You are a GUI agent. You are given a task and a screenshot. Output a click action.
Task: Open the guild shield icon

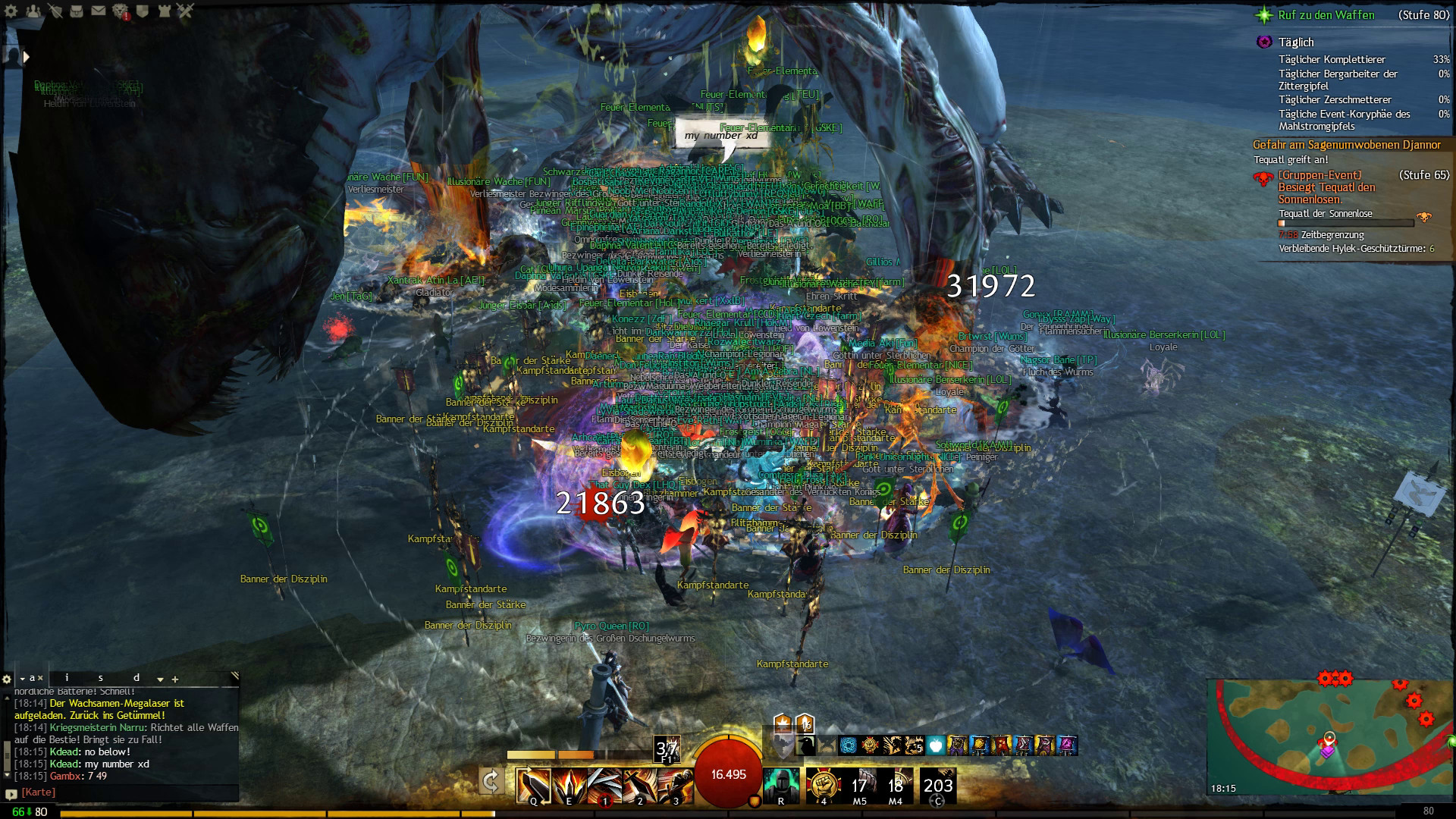tap(143, 11)
